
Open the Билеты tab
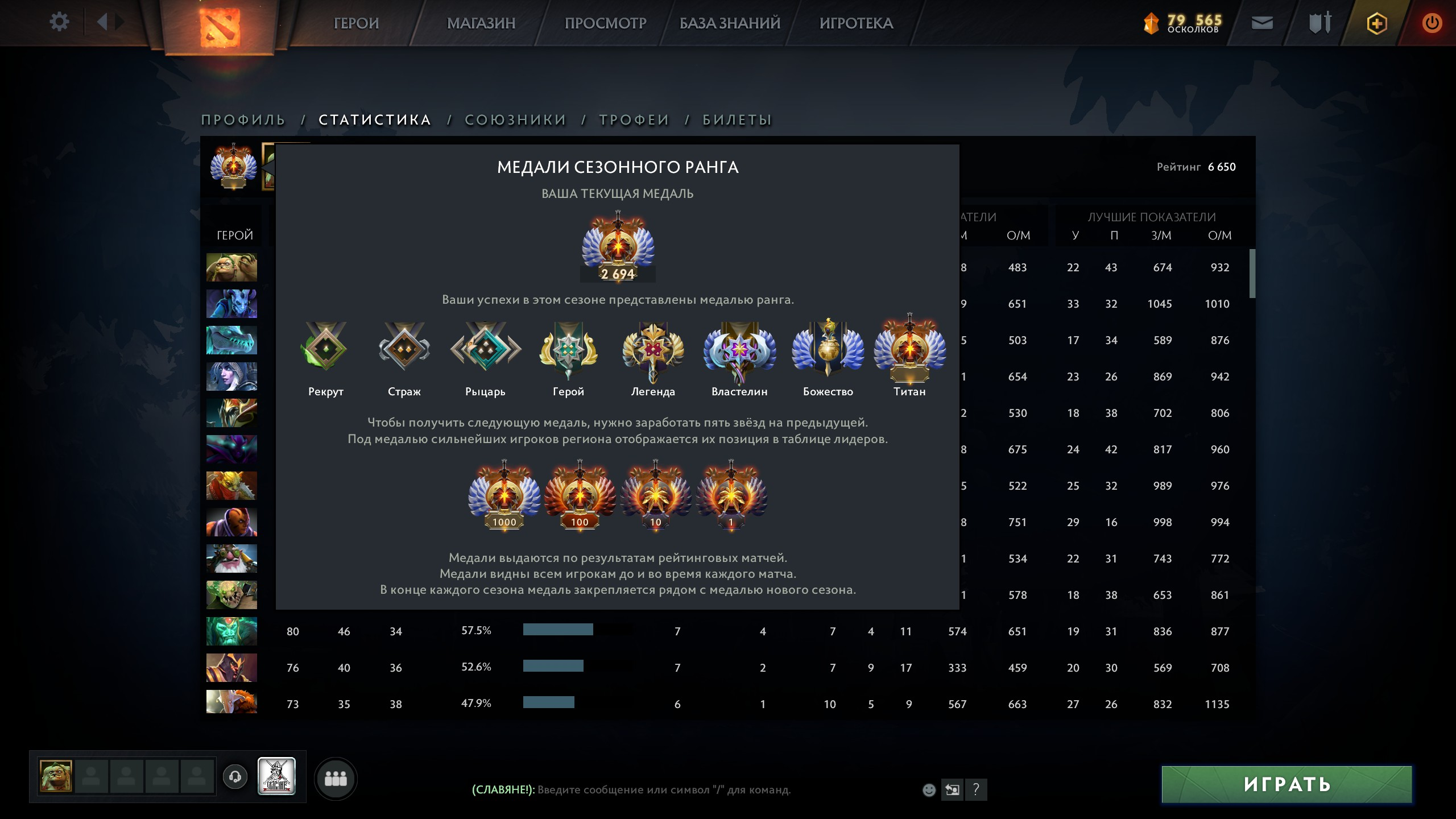pos(737,120)
